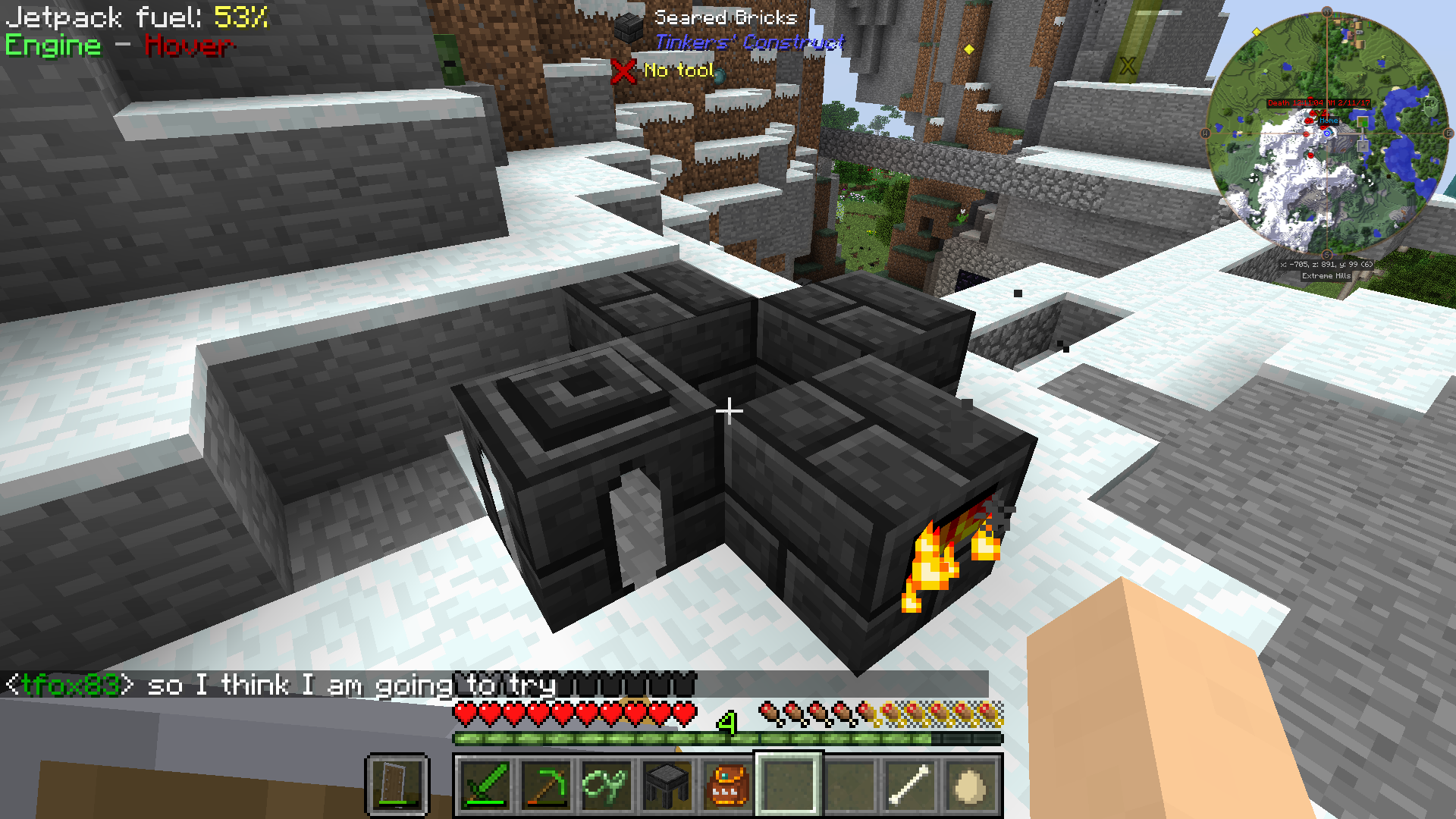Select the dark seared table slot
Viewport: 1456px width, 819px height.
(x=667, y=786)
